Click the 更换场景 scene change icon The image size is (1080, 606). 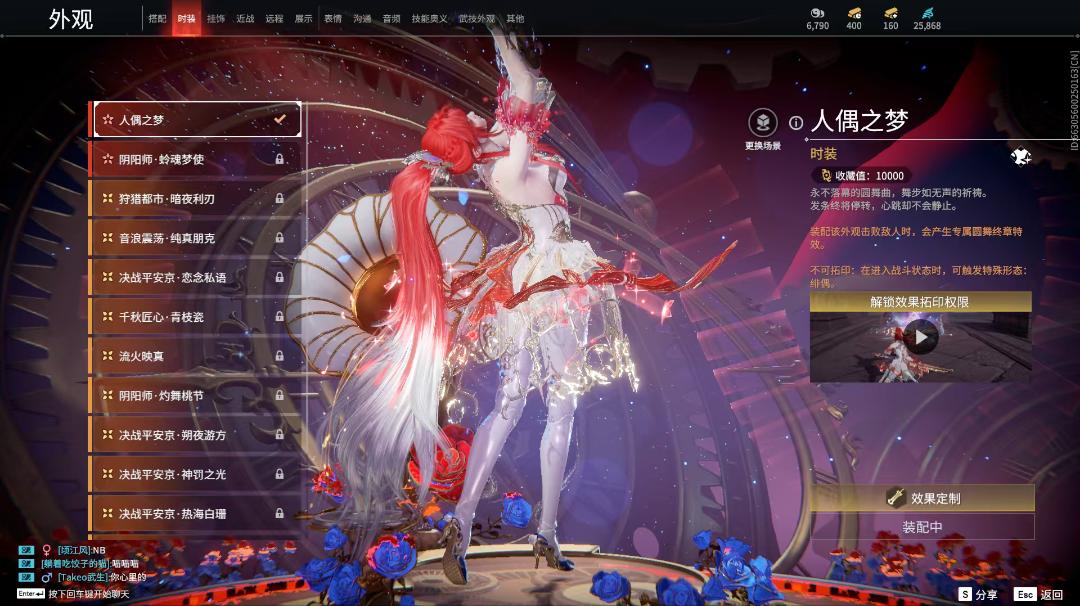[x=763, y=124]
